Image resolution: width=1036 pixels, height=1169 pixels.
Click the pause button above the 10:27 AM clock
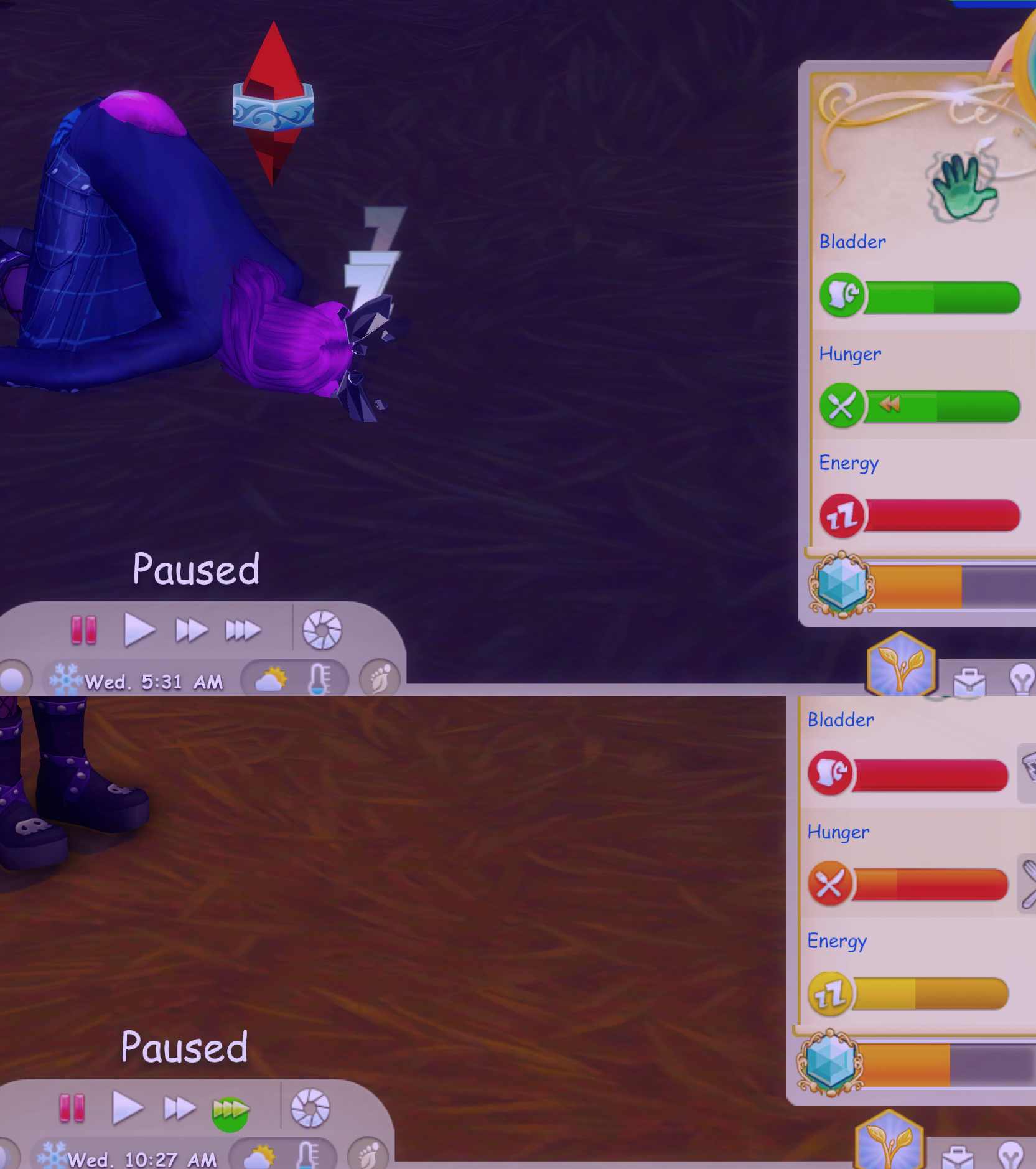pos(72,1108)
